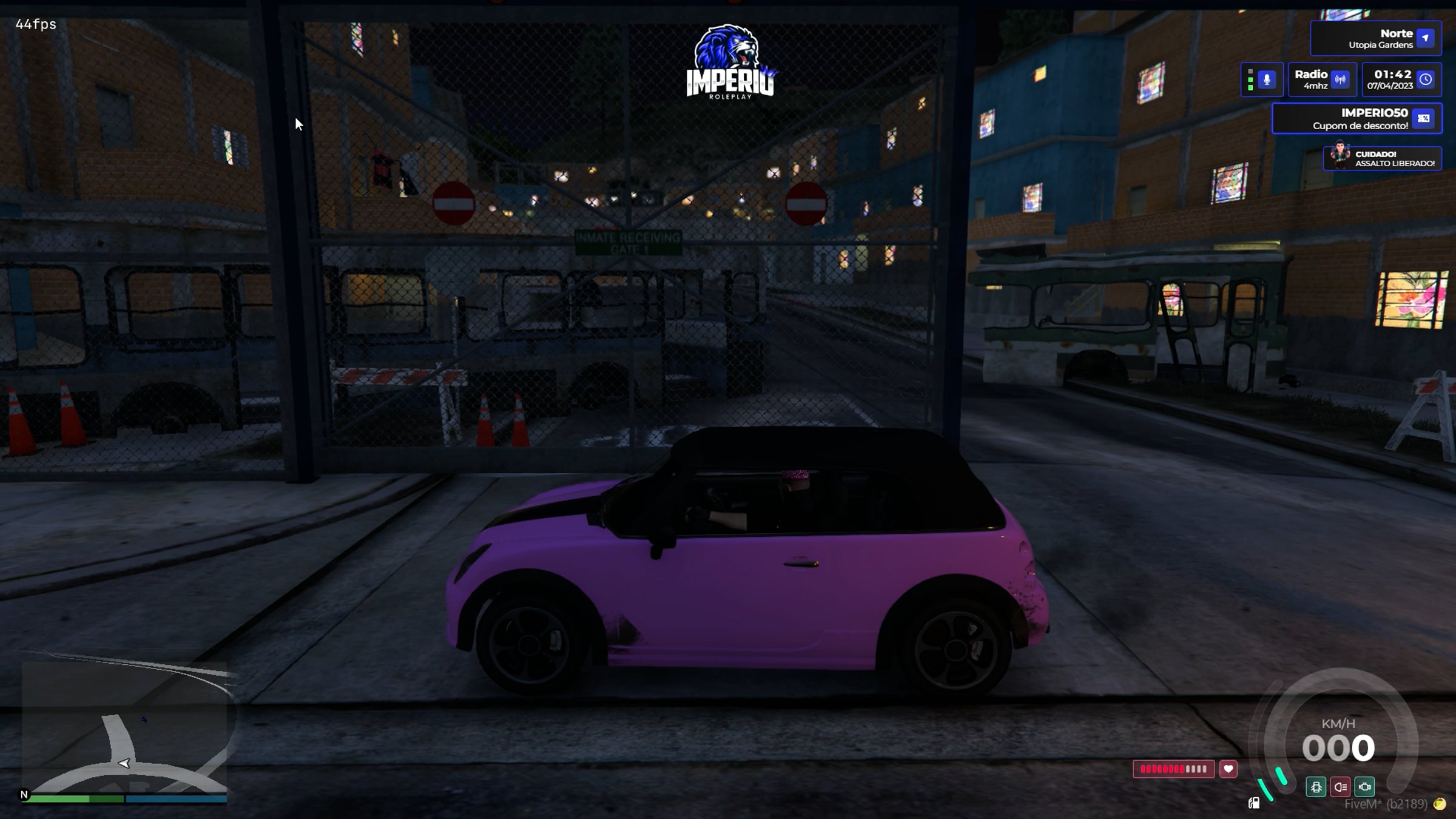The image size is (1456, 819).
Task: Click the Assalto Liberado warning notice
Action: (x=1382, y=158)
